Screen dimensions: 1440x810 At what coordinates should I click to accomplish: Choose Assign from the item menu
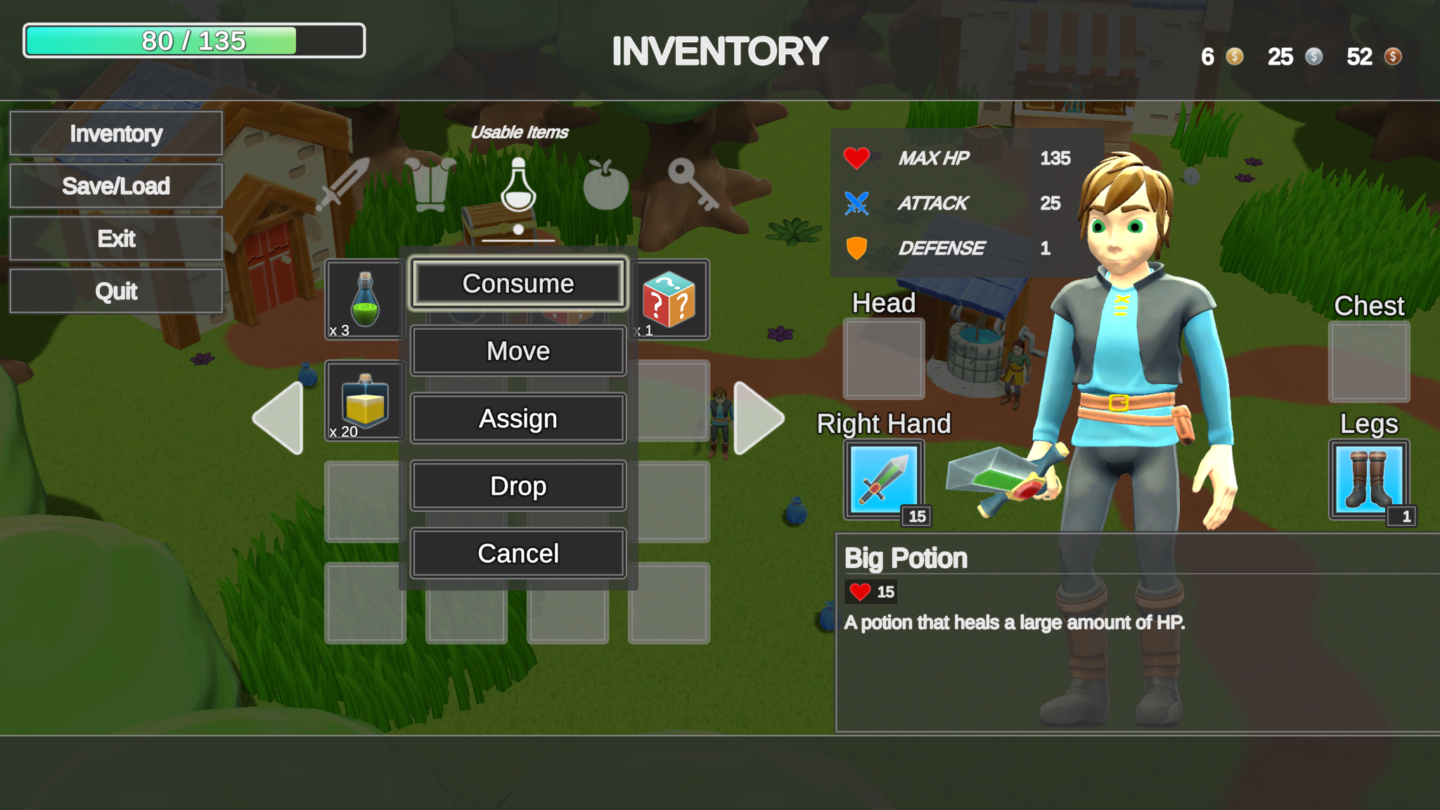518,418
